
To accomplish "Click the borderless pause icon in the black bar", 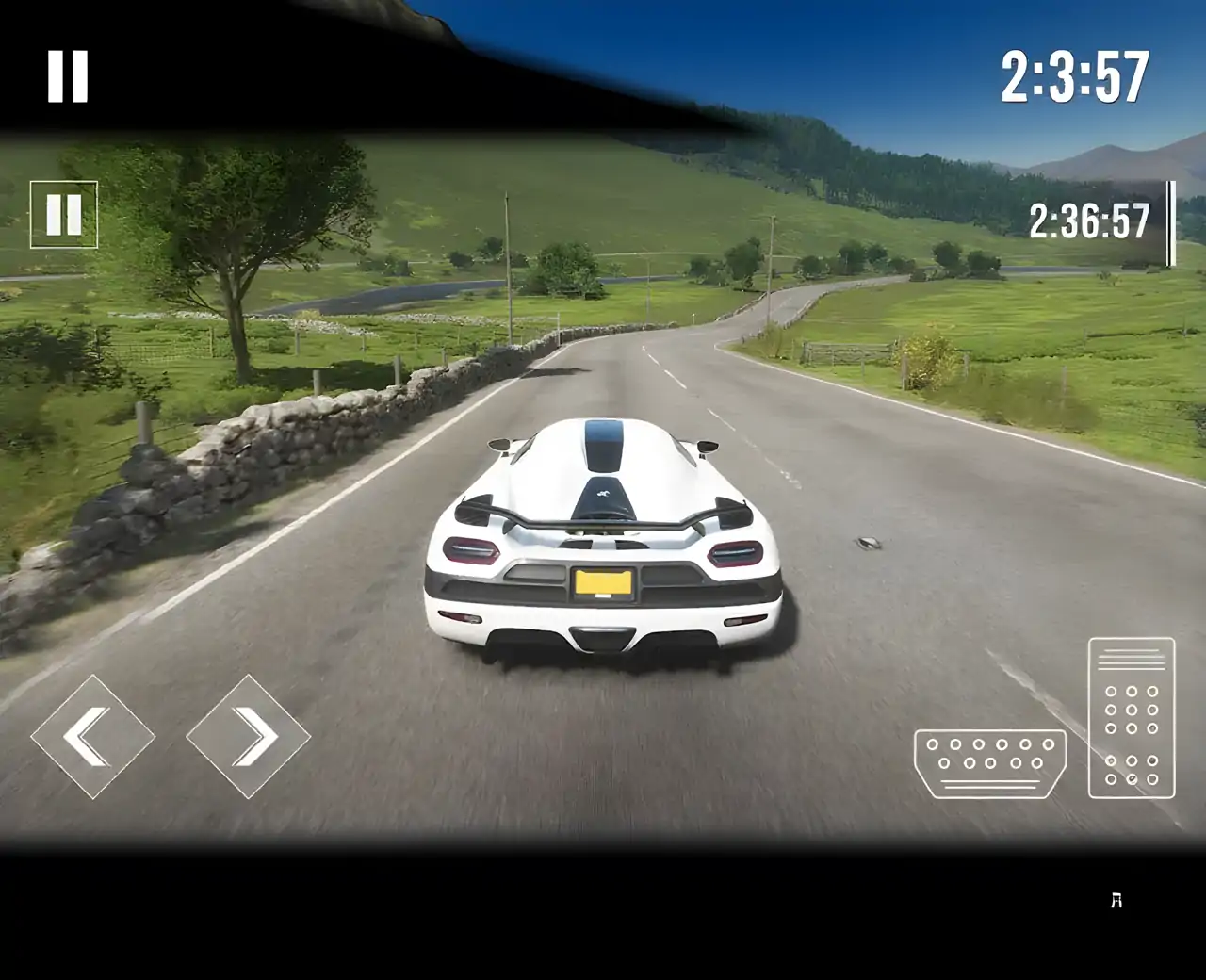I will point(68,76).
